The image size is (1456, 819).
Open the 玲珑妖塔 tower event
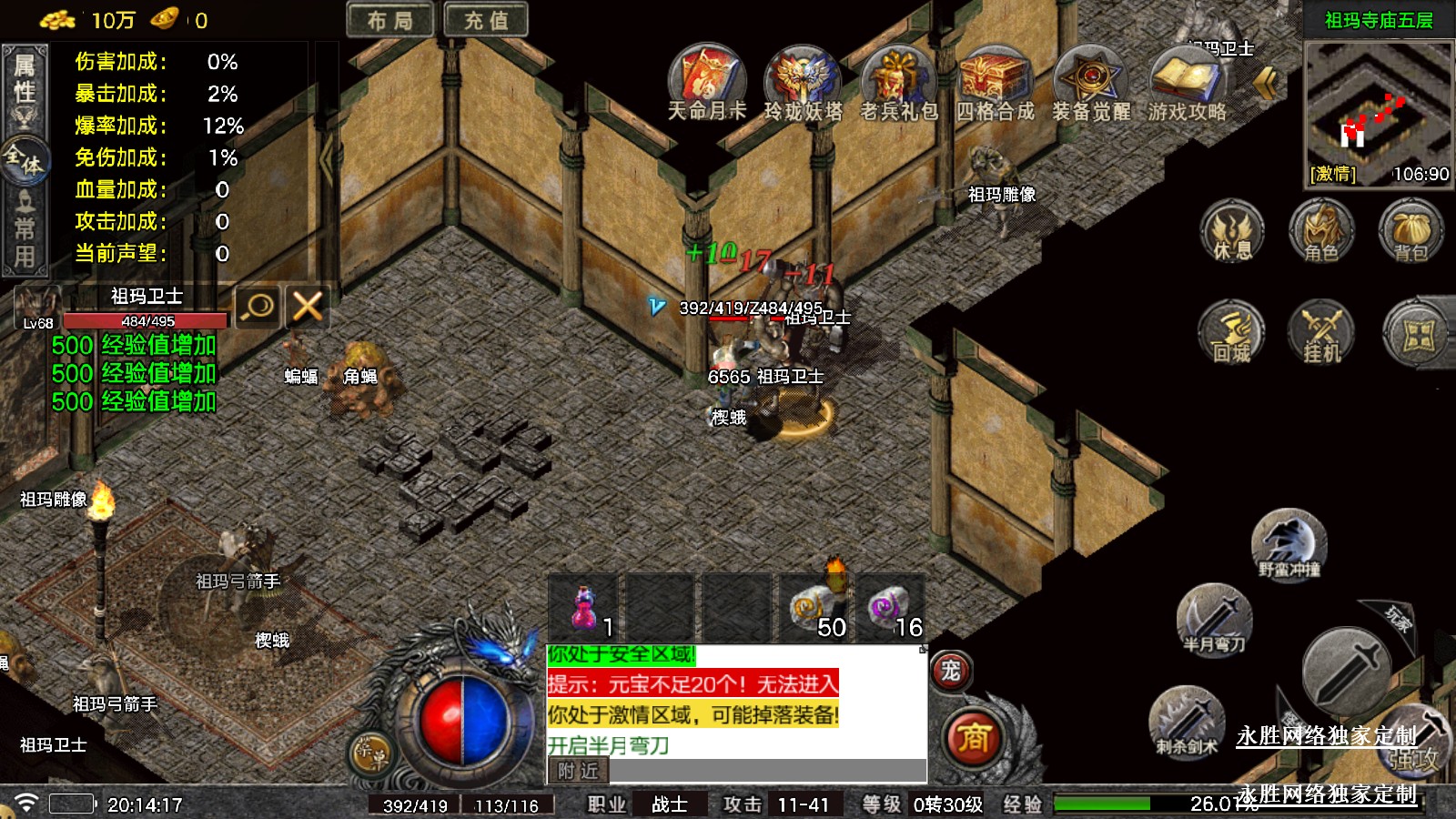[803, 77]
